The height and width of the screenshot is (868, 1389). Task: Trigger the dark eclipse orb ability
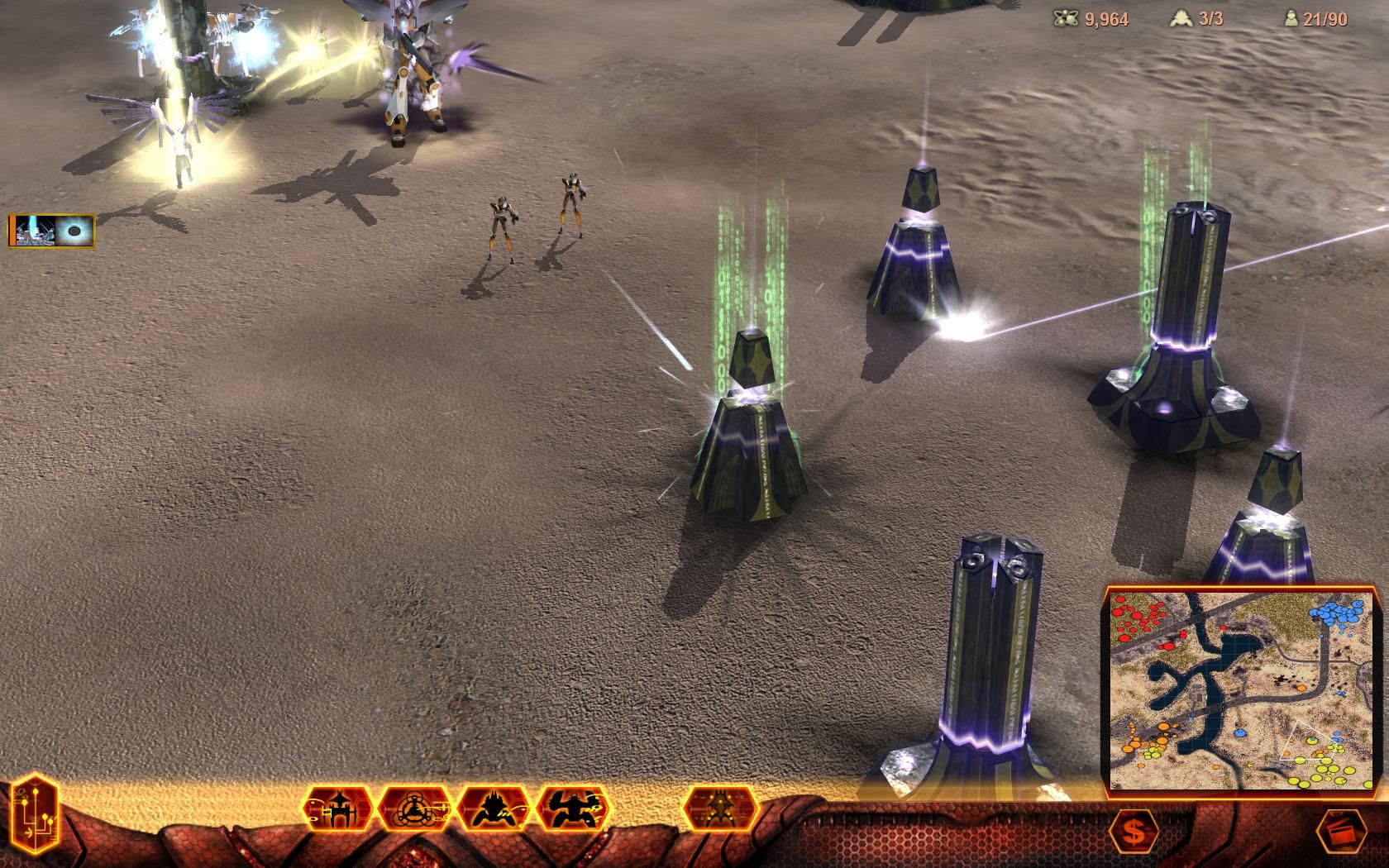[75, 231]
